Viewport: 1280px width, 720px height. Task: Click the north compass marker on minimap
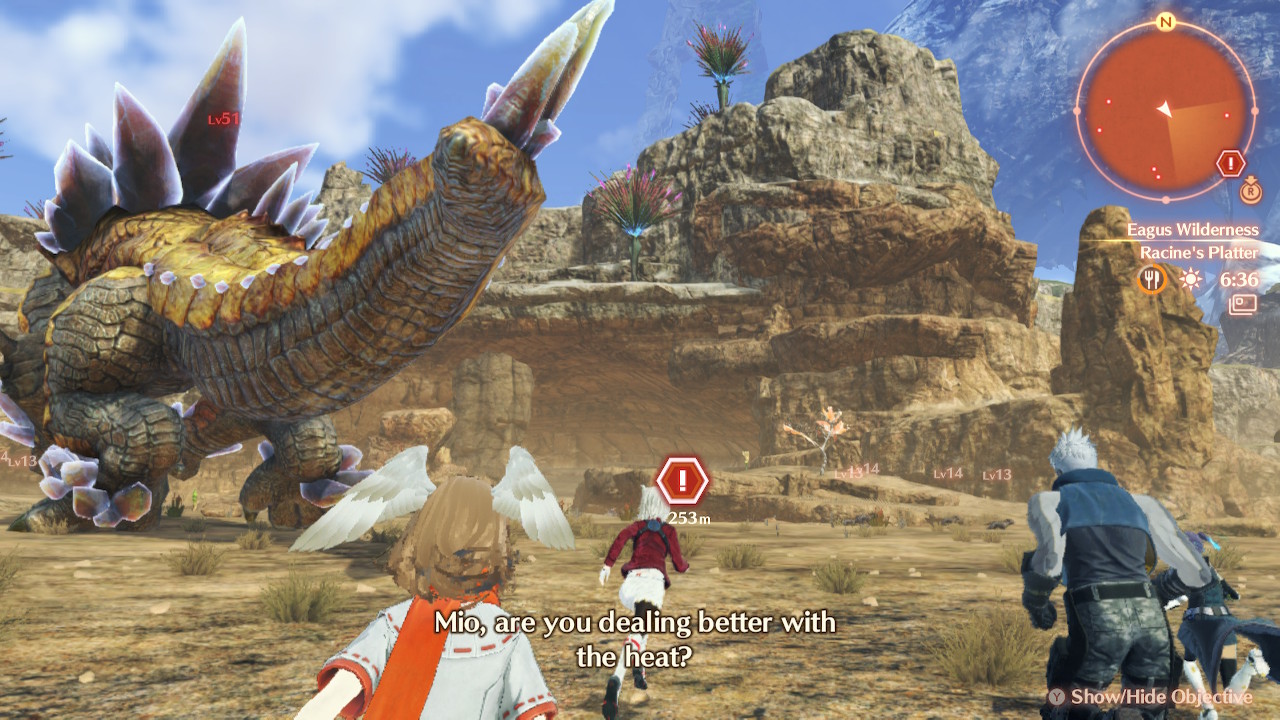(1165, 22)
